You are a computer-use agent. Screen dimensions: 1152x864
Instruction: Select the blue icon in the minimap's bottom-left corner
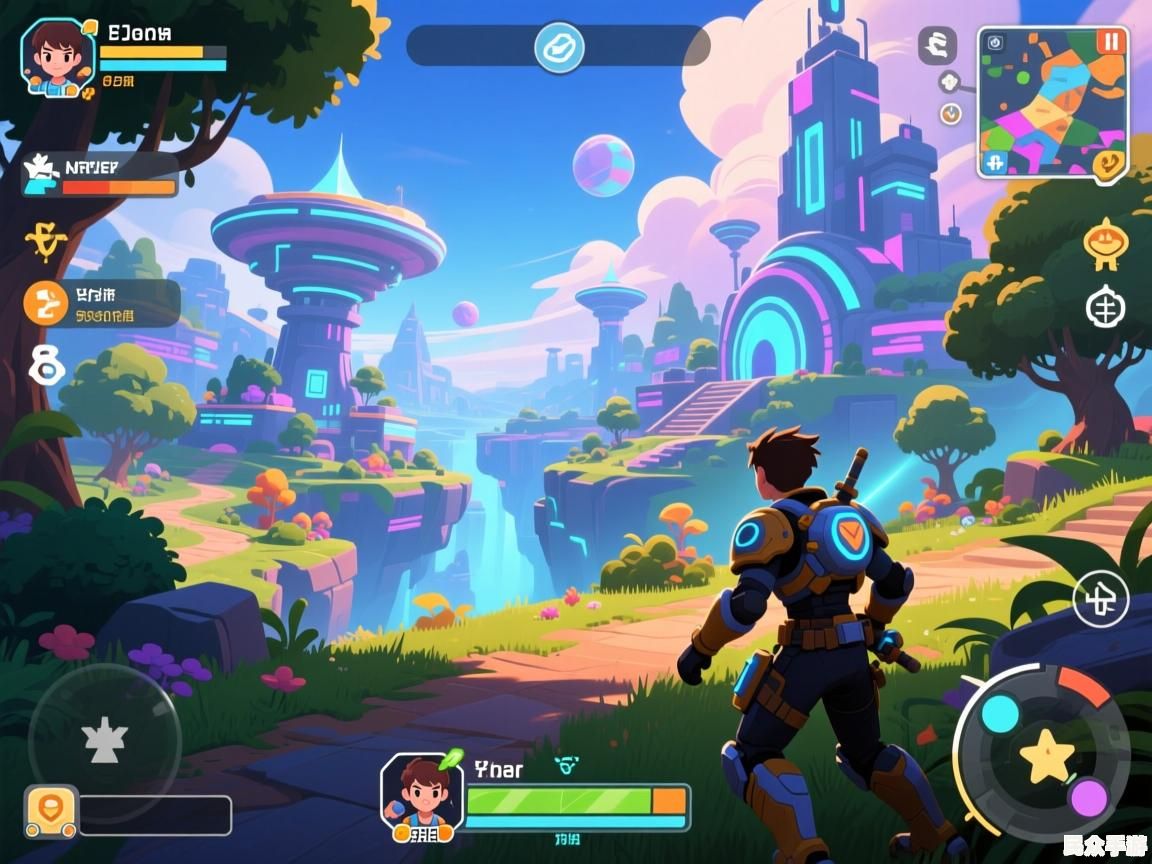click(993, 163)
